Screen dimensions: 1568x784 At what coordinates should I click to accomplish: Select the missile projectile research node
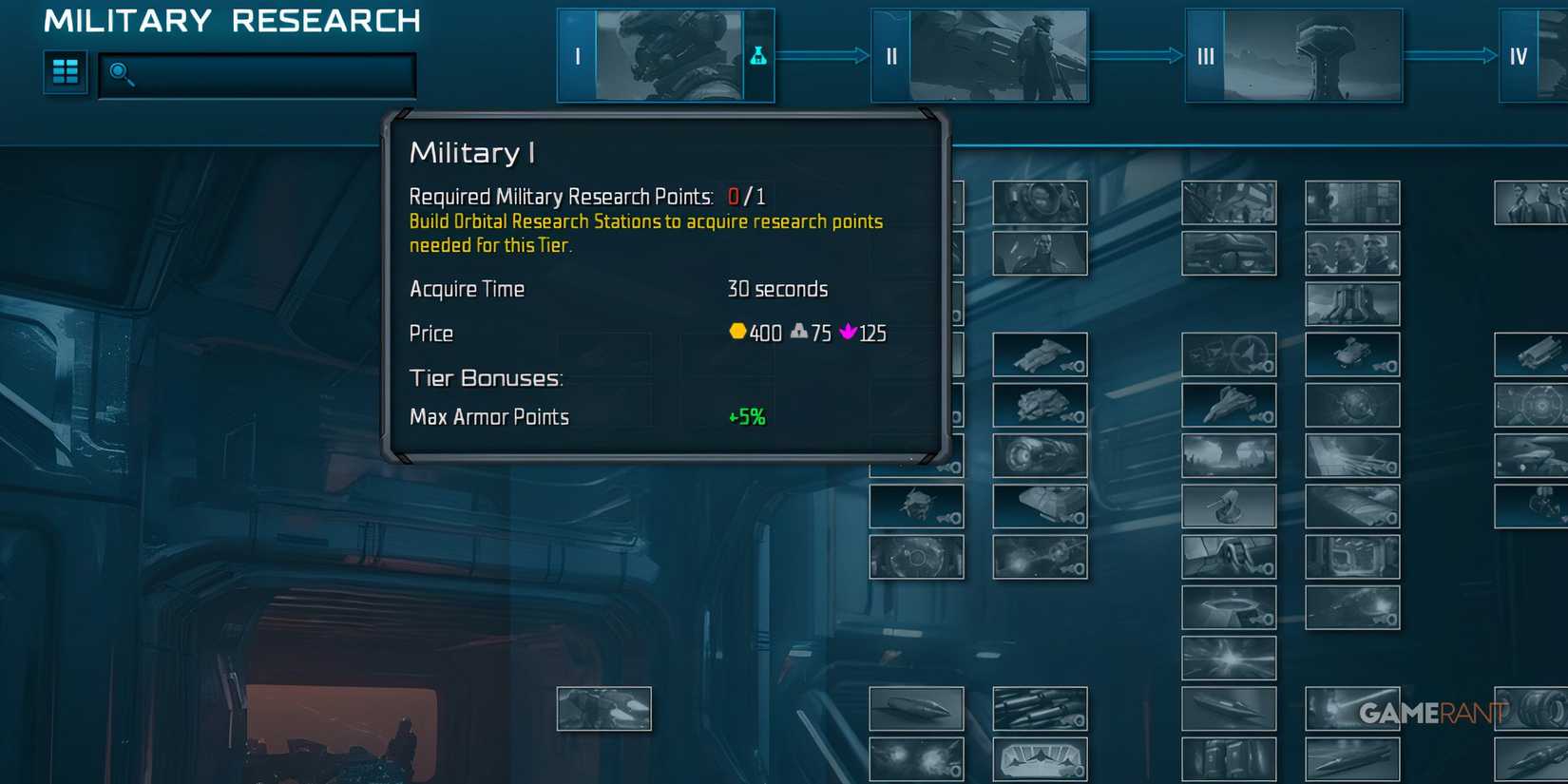916,709
